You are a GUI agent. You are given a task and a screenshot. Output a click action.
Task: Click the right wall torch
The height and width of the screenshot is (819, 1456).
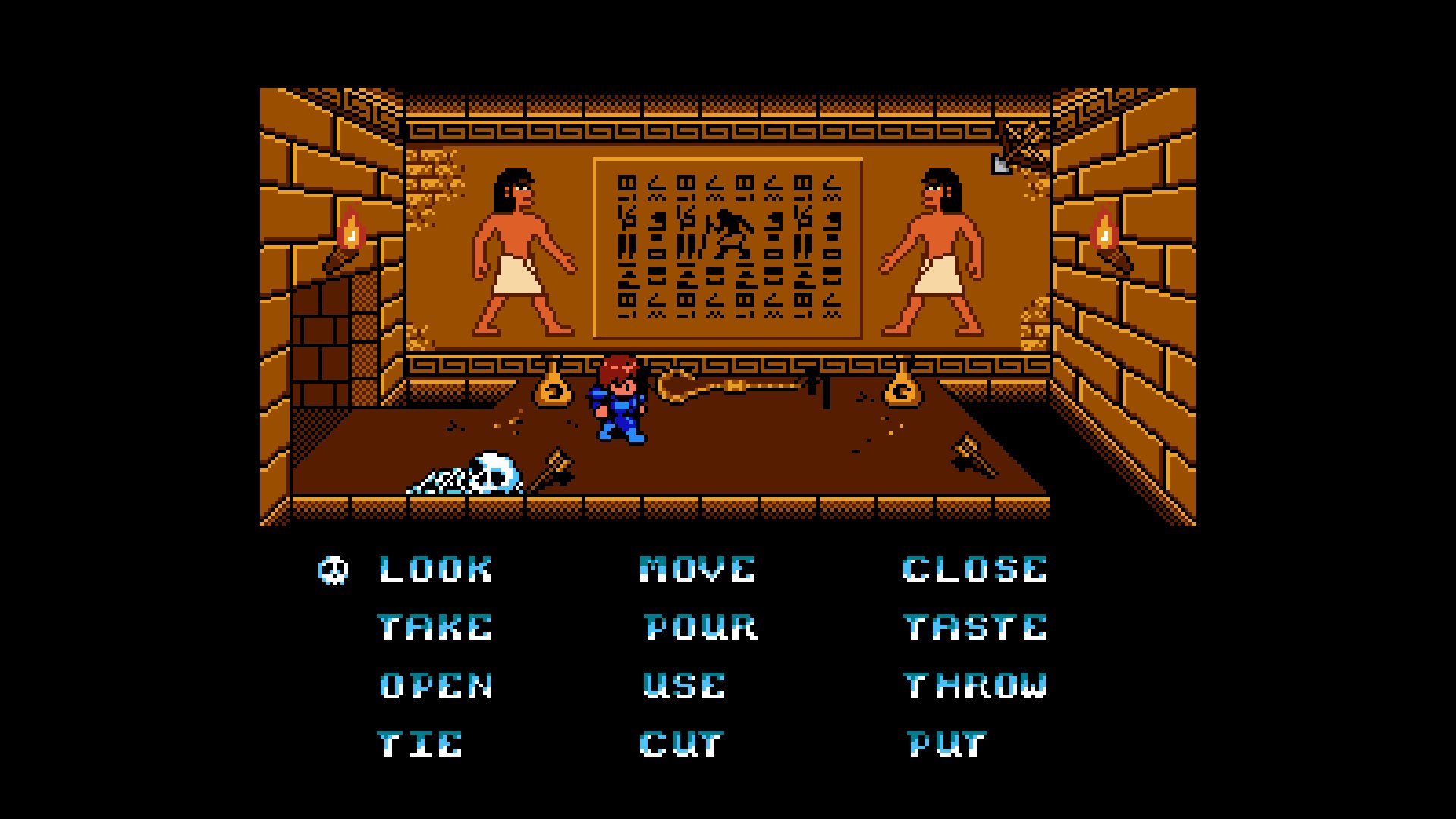(x=1106, y=235)
